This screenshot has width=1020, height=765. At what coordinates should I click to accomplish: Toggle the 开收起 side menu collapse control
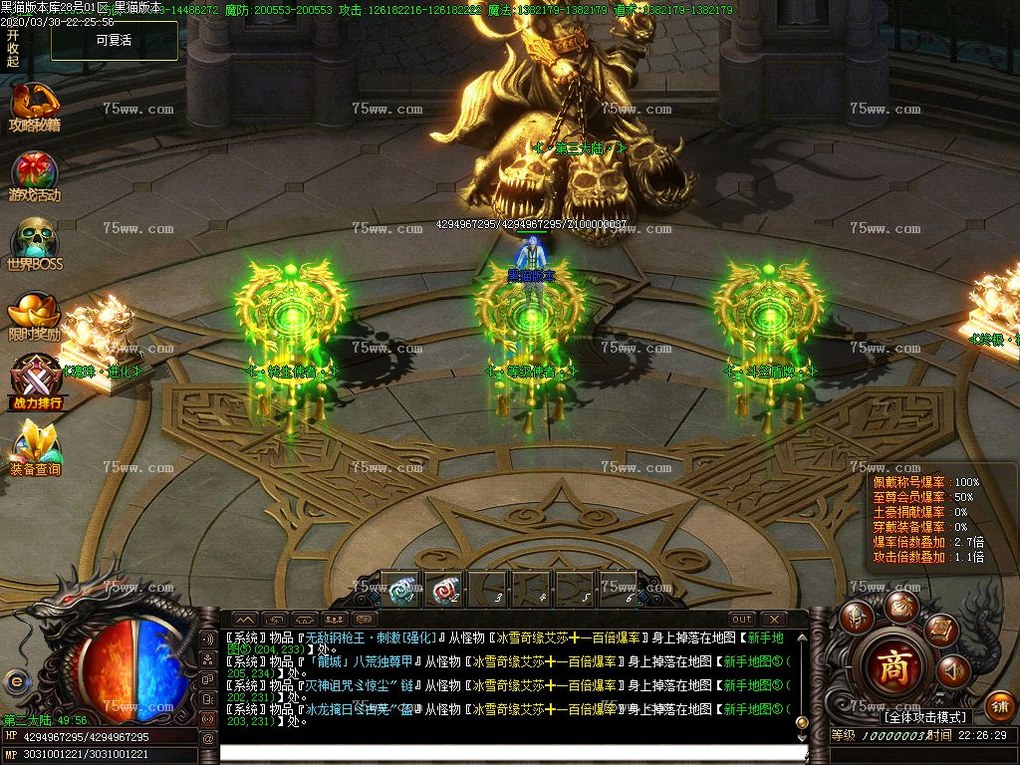[x=12, y=47]
